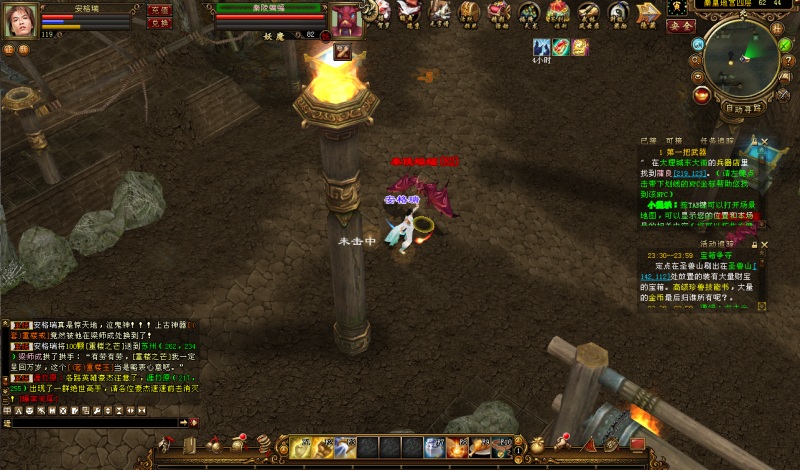
Task: Select the red demon target portrait
Action: 346,19
